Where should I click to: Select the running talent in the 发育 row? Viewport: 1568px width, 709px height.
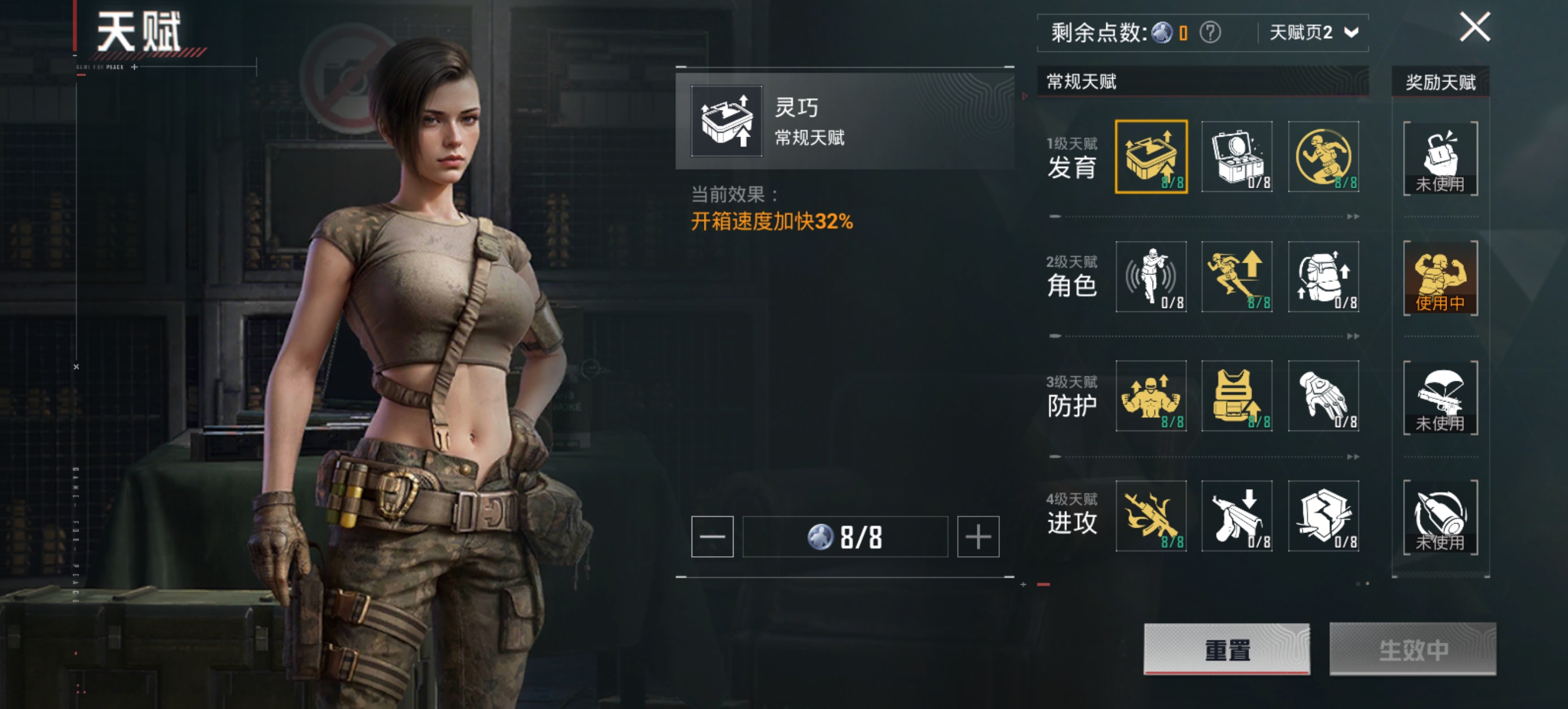[1324, 157]
